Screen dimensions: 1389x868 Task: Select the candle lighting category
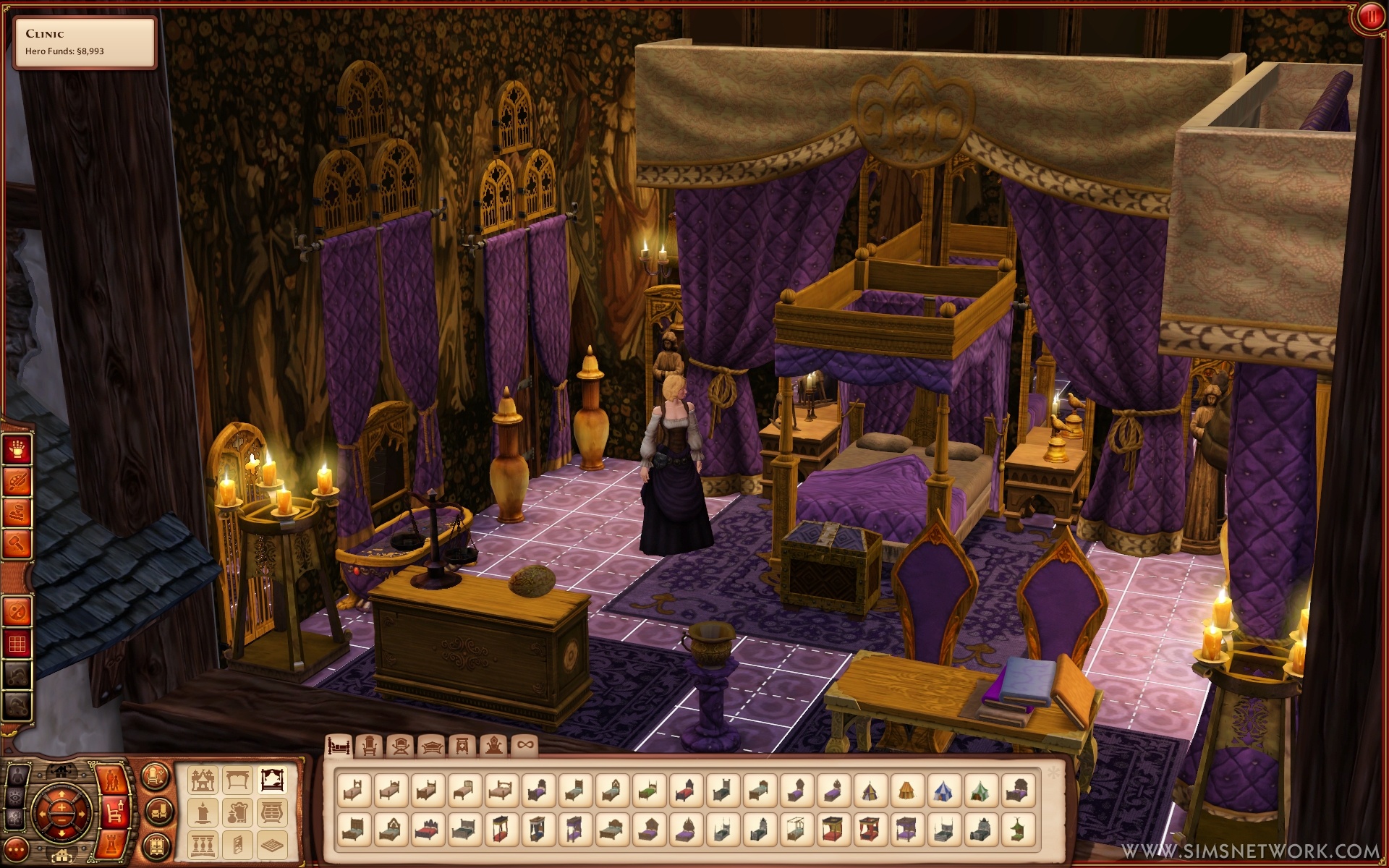pyautogui.click(x=203, y=812)
